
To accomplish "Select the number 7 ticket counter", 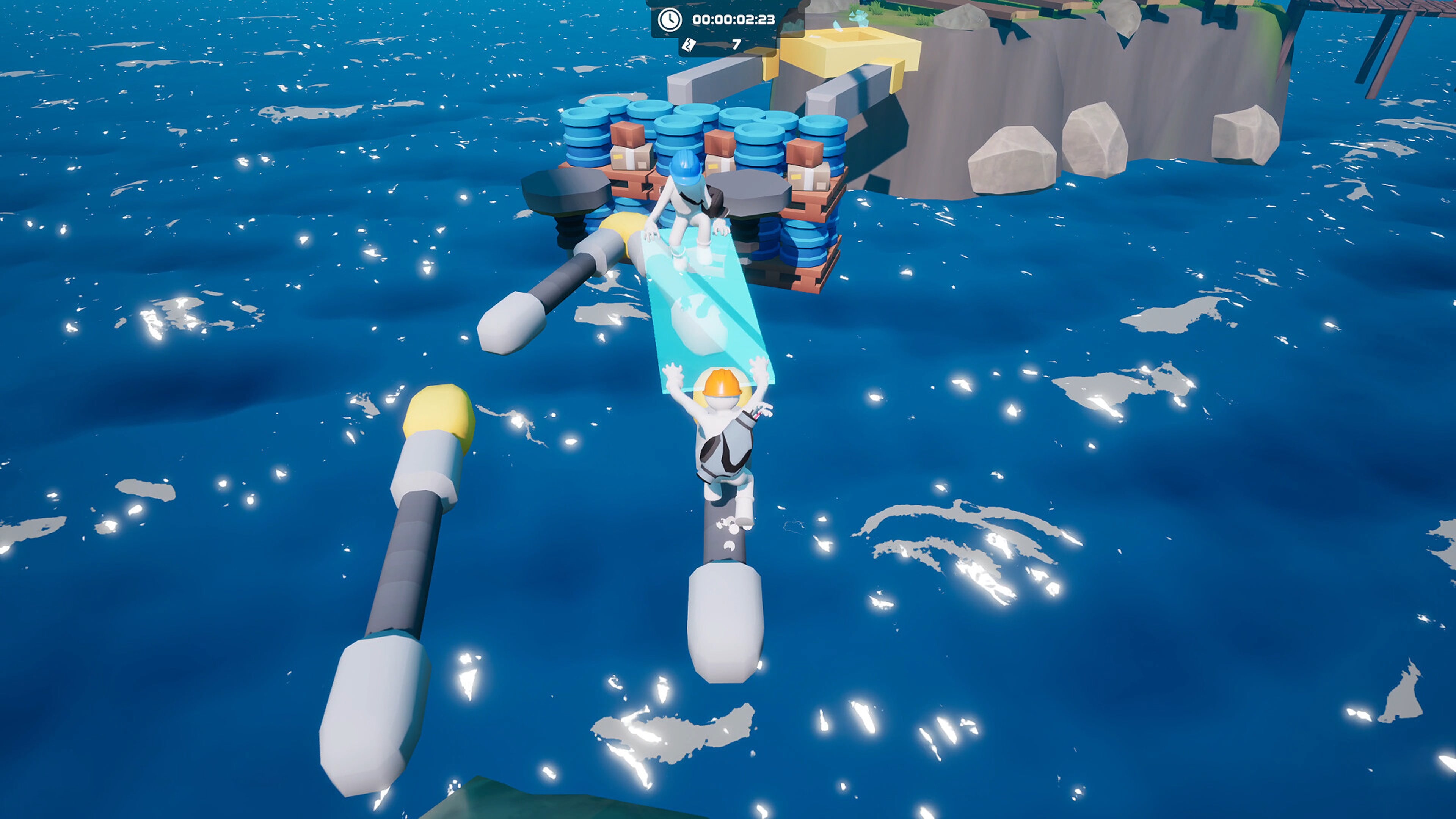I will point(736,44).
